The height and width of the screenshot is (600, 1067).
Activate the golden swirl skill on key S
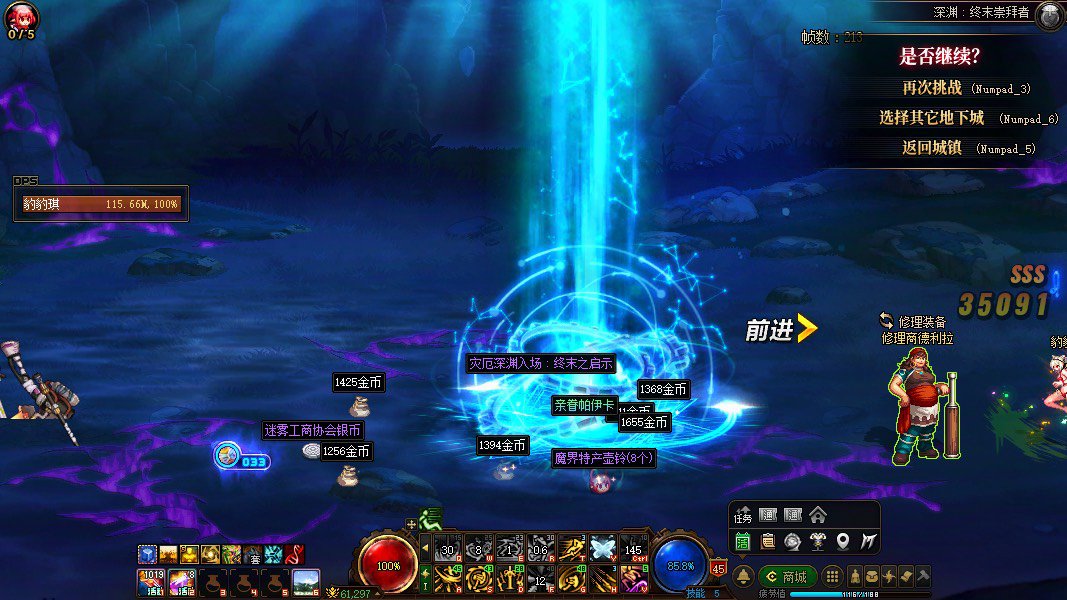click(x=479, y=577)
